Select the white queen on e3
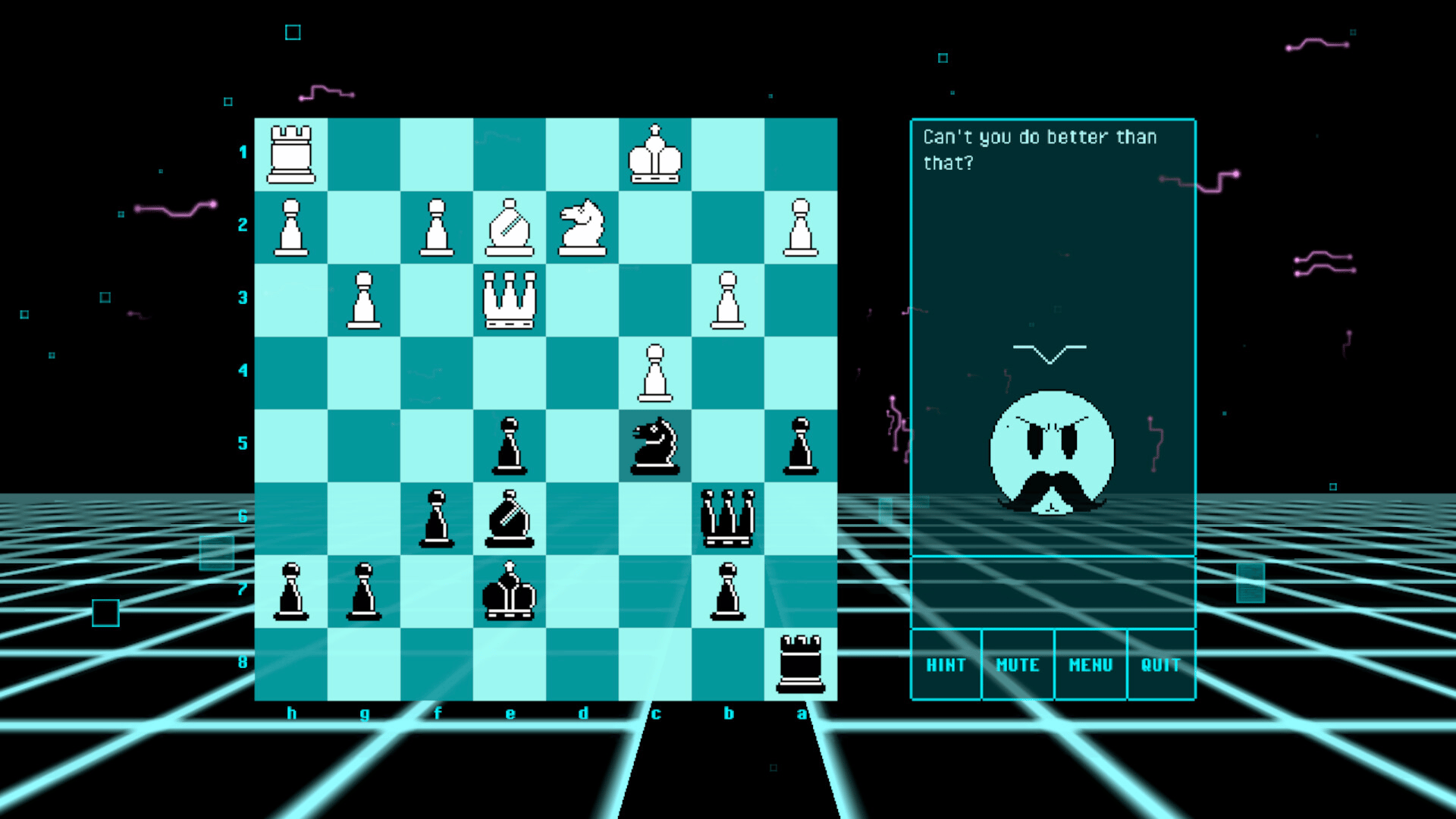1456x819 pixels. coord(510,300)
